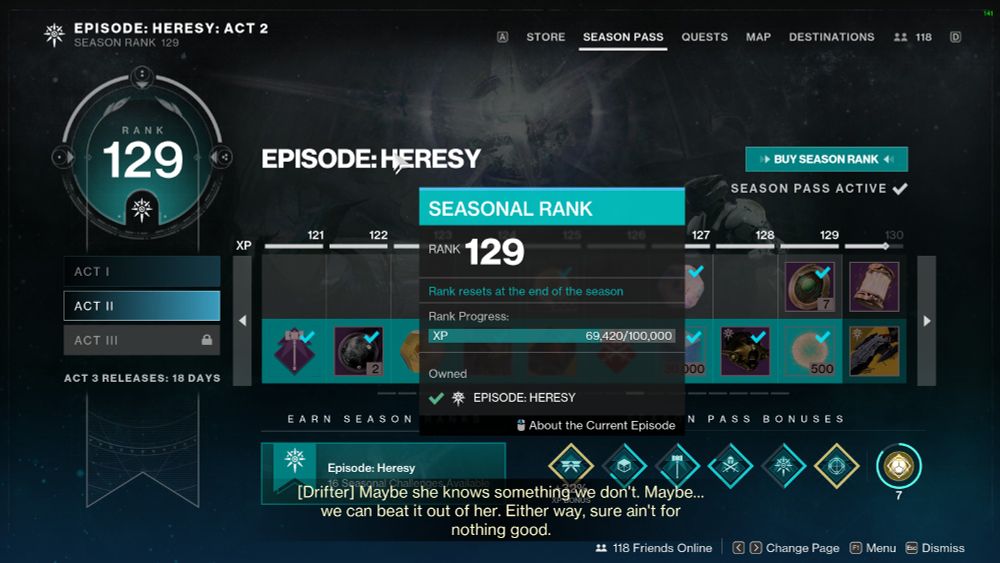Select the XP bonus winged diamond icon
Screen dimensions: 1000x563
tap(571, 465)
